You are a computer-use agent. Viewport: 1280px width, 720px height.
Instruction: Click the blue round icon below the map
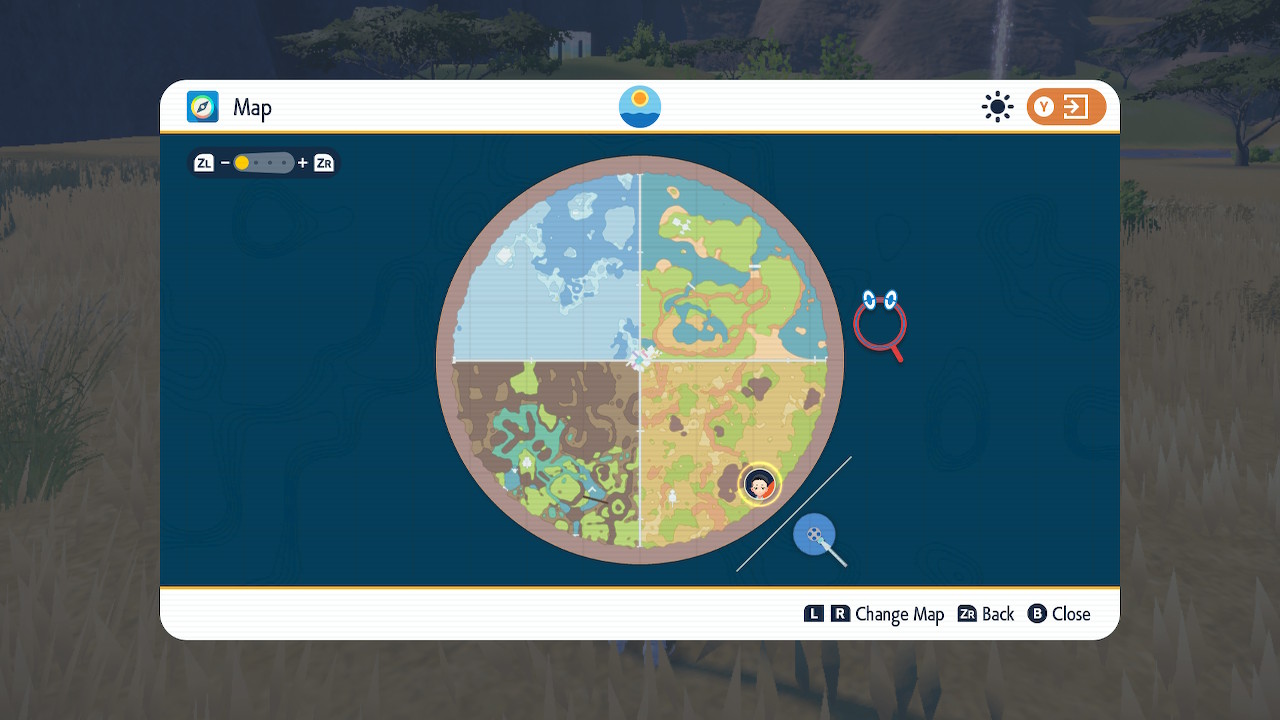814,534
